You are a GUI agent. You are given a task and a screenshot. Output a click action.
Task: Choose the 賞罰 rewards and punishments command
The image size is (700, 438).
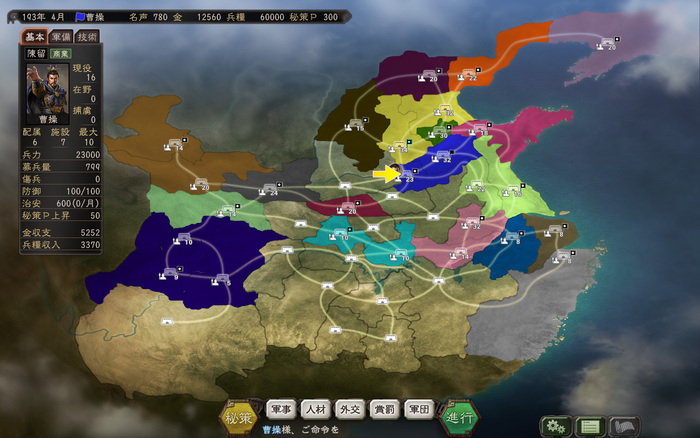383,408
